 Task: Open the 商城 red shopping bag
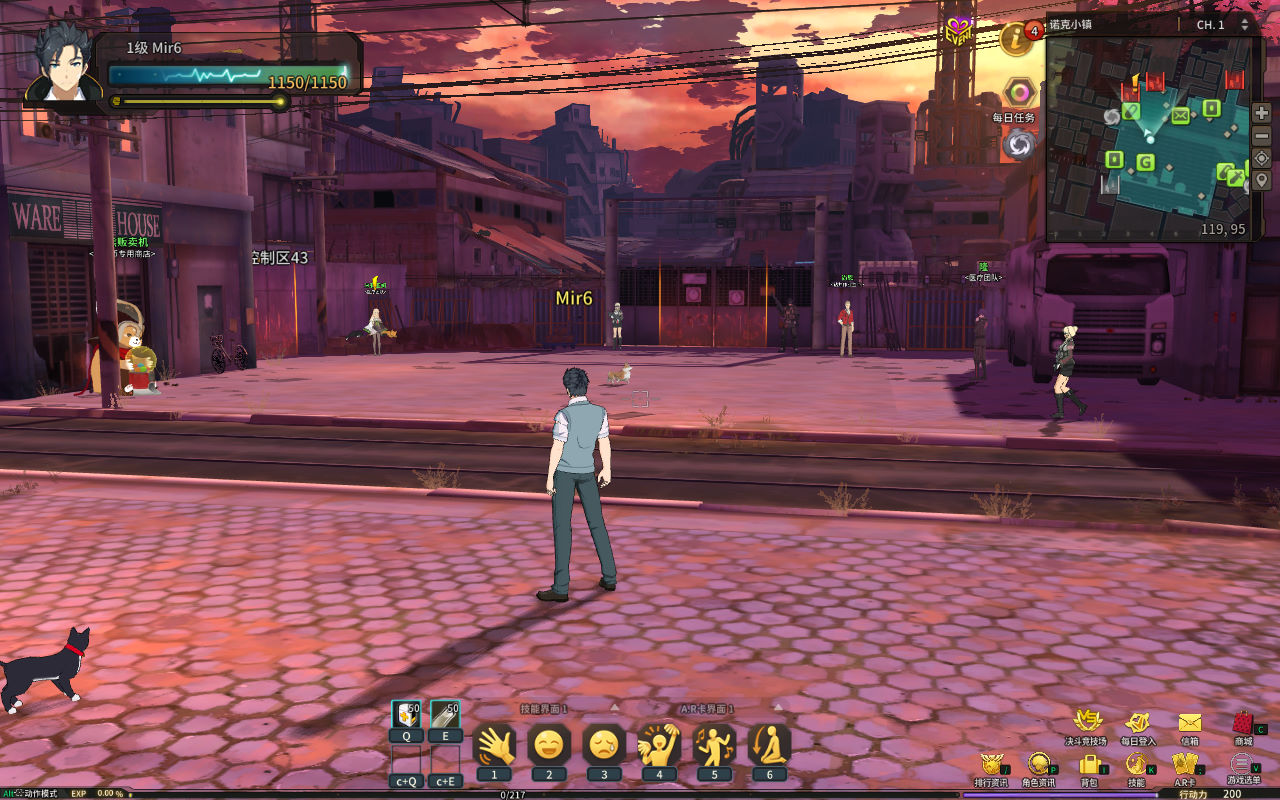pyautogui.click(x=1243, y=722)
